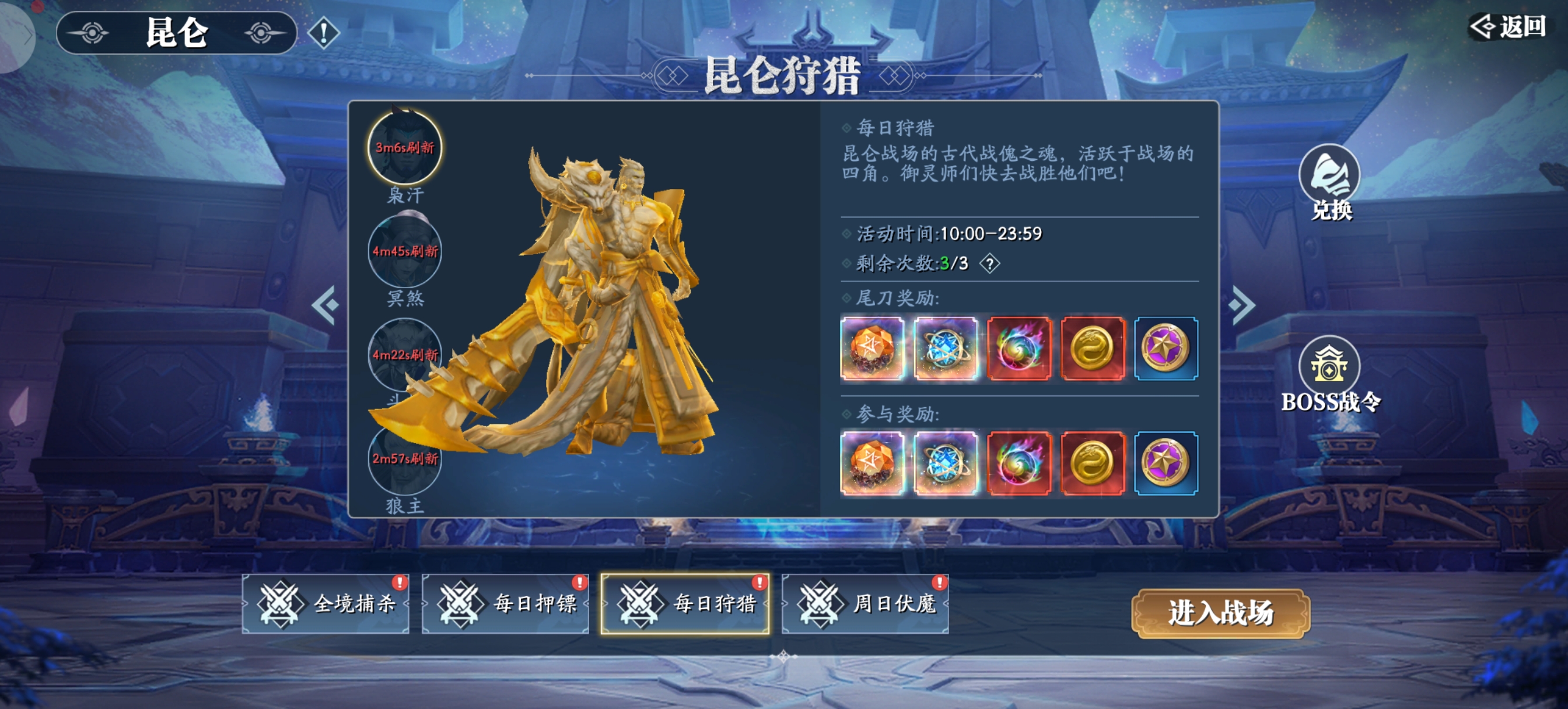
Task: Switch to the 每日押镖 tab
Action: [505, 603]
